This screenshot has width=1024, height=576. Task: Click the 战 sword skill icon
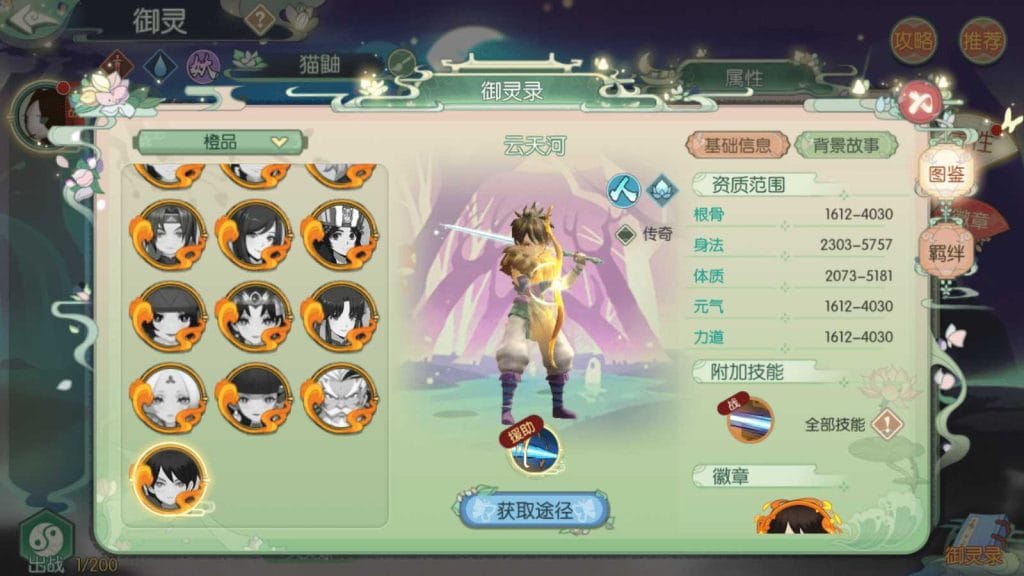750,421
